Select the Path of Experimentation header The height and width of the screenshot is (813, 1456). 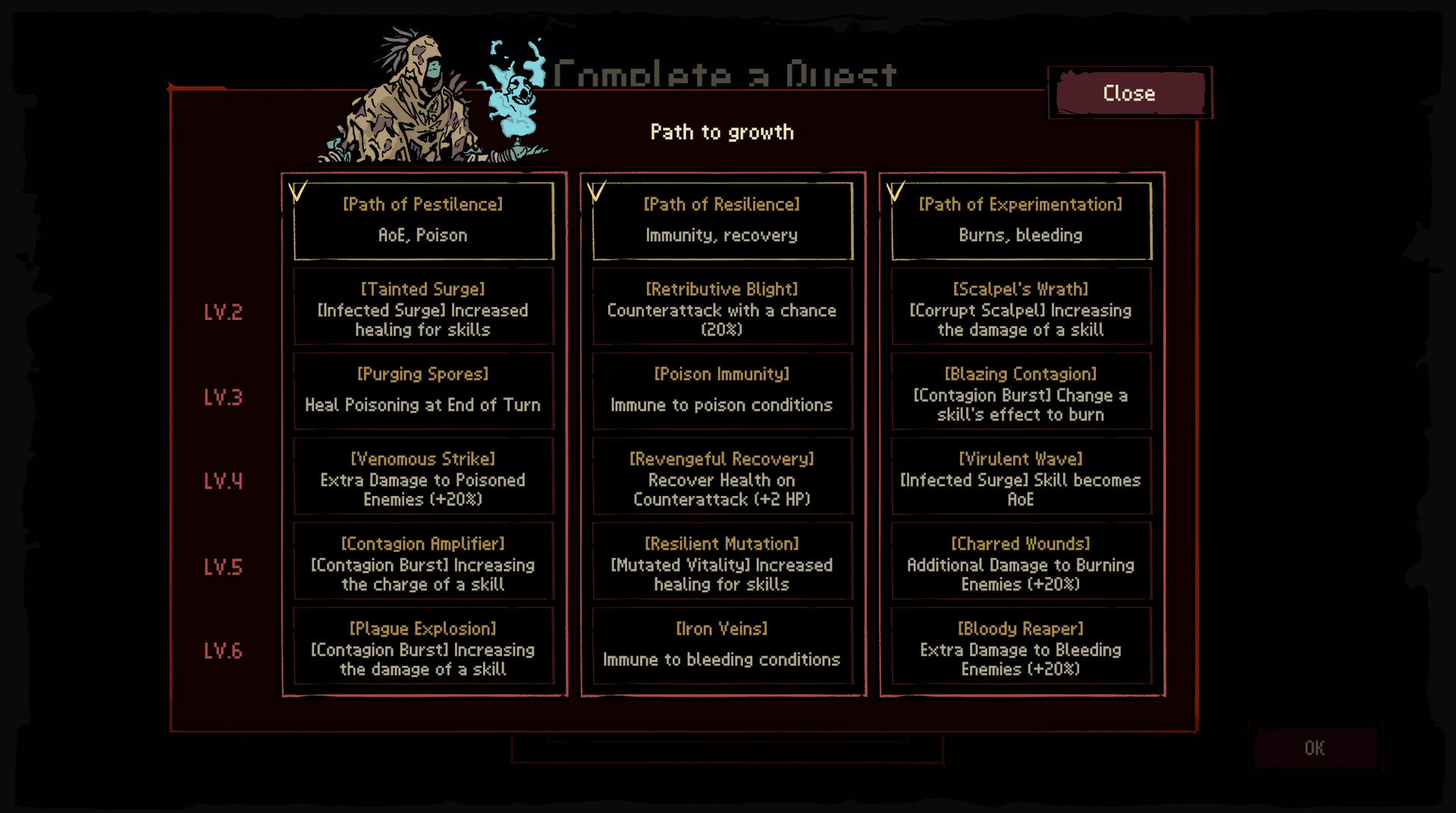(x=1019, y=220)
